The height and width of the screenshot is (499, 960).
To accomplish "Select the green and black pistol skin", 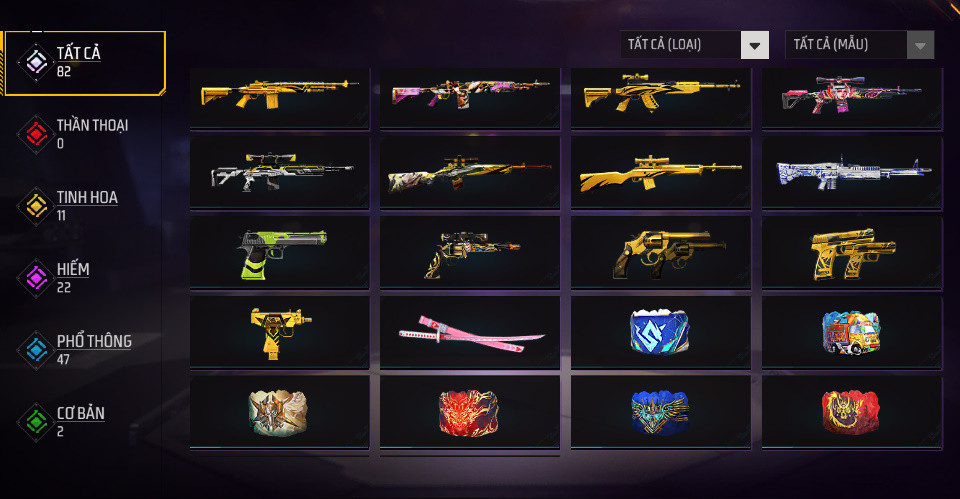I will (279, 253).
